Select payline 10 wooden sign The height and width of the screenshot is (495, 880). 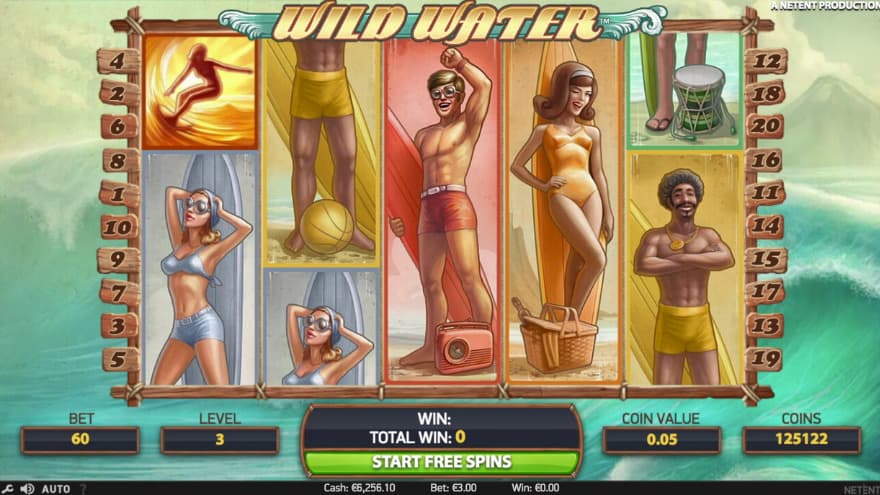pos(118,227)
